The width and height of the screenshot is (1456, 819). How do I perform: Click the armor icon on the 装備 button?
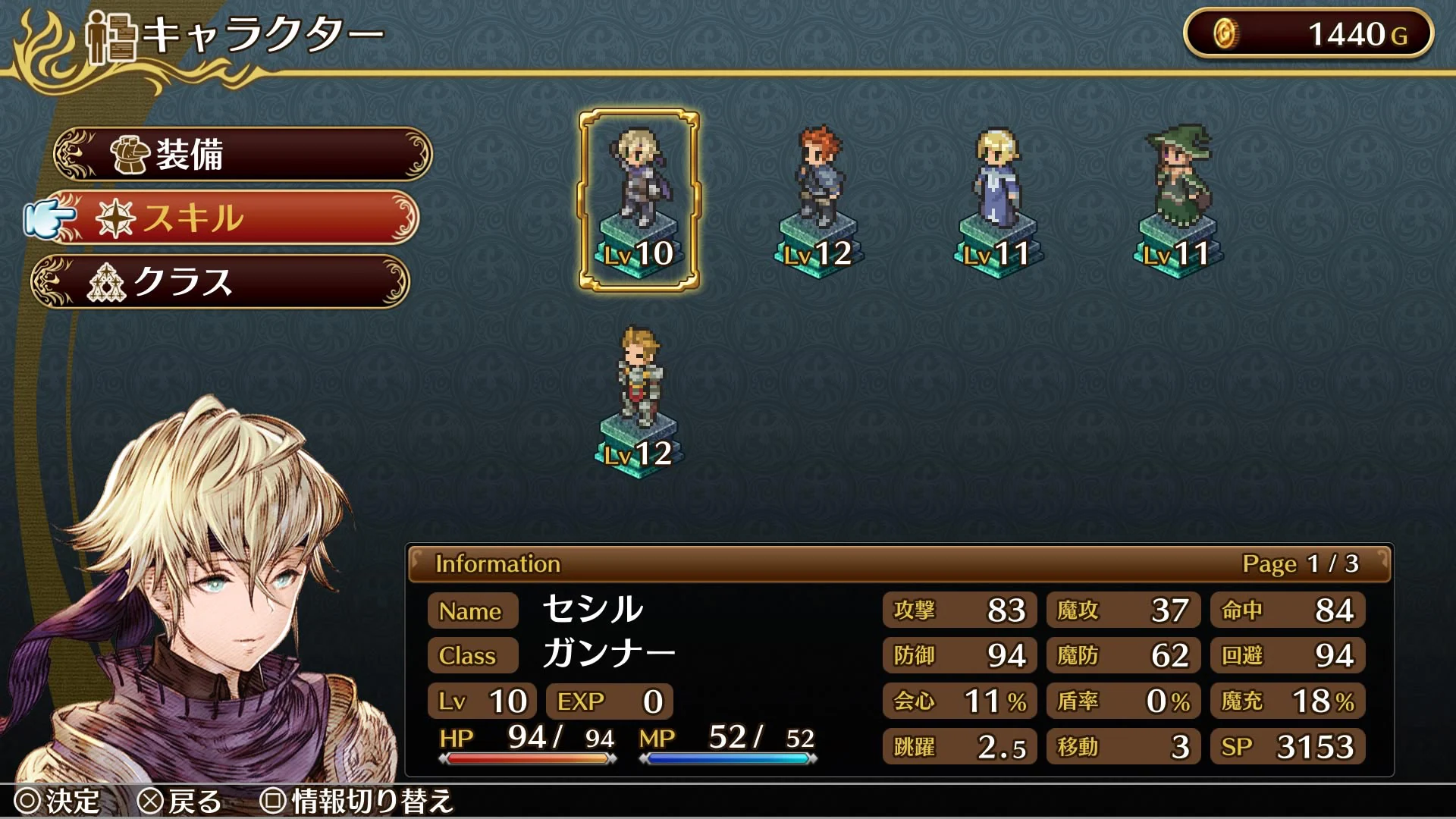coord(129,154)
